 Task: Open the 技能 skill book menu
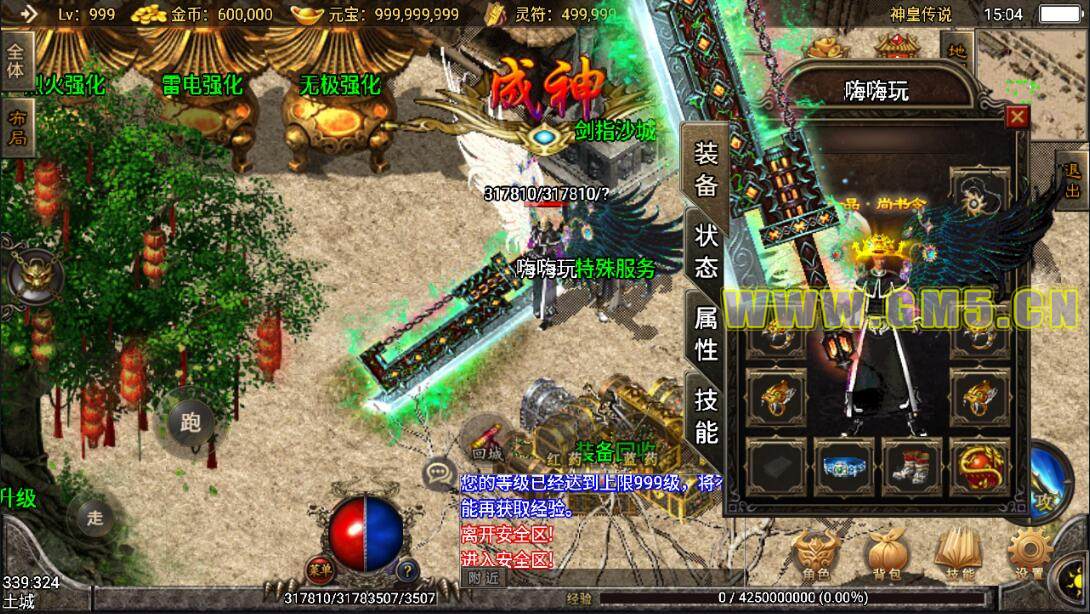click(957, 556)
